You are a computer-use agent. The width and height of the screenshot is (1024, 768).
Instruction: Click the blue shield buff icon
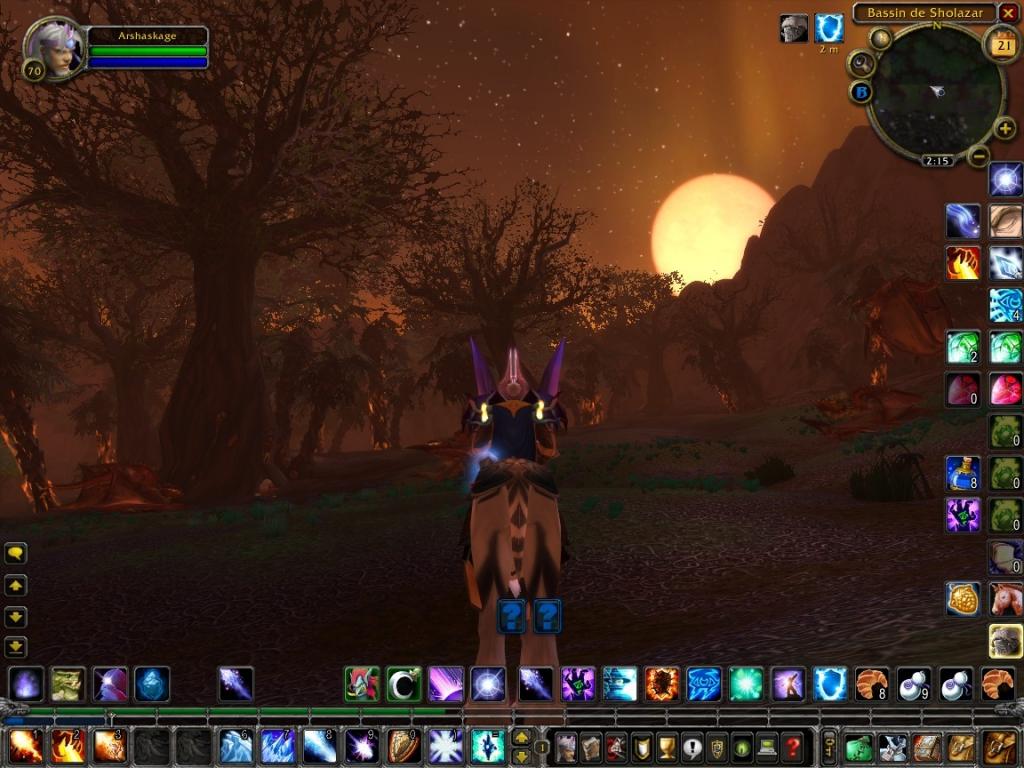coord(829,28)
